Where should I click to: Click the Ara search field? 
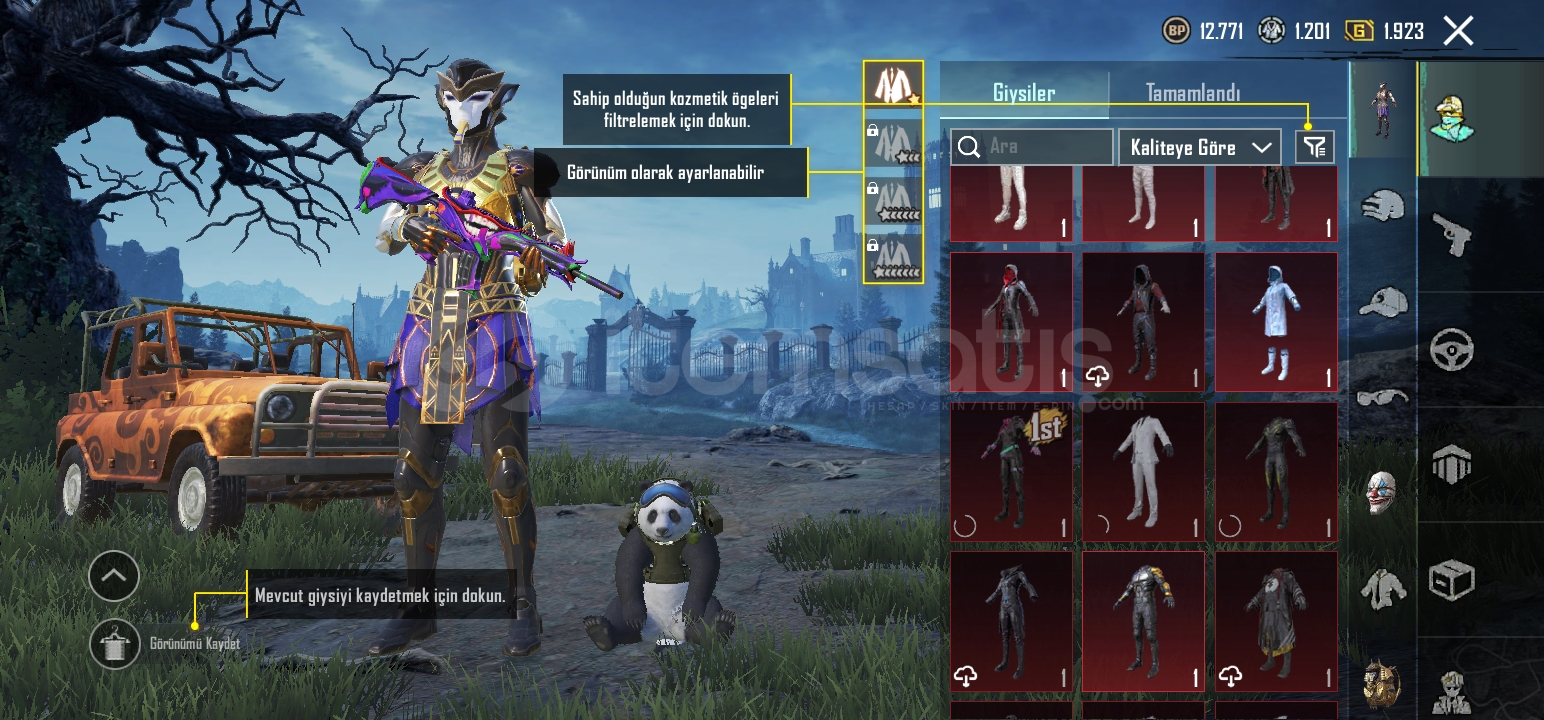click(1031, 147)
